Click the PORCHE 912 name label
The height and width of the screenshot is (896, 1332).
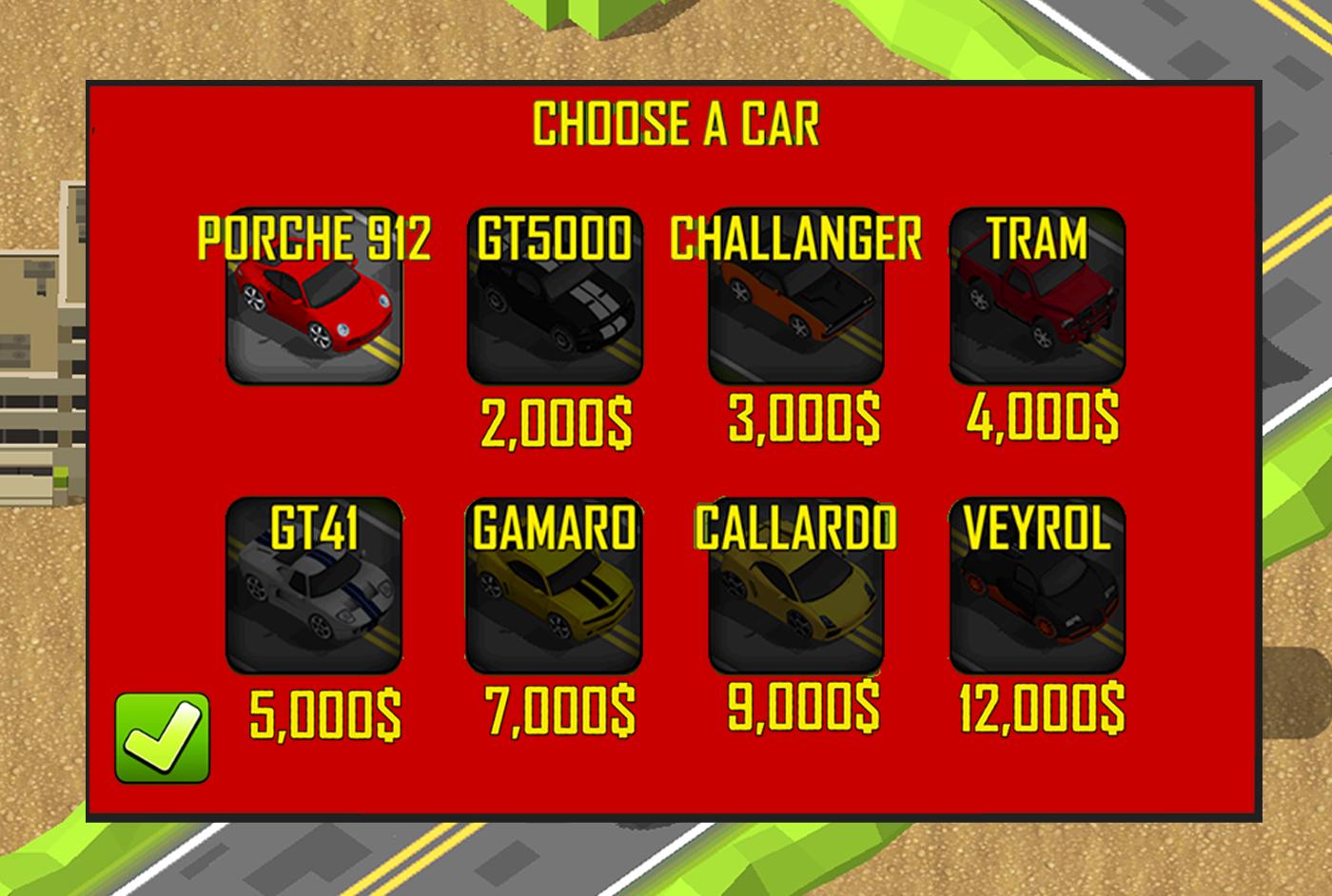[316, 240]
